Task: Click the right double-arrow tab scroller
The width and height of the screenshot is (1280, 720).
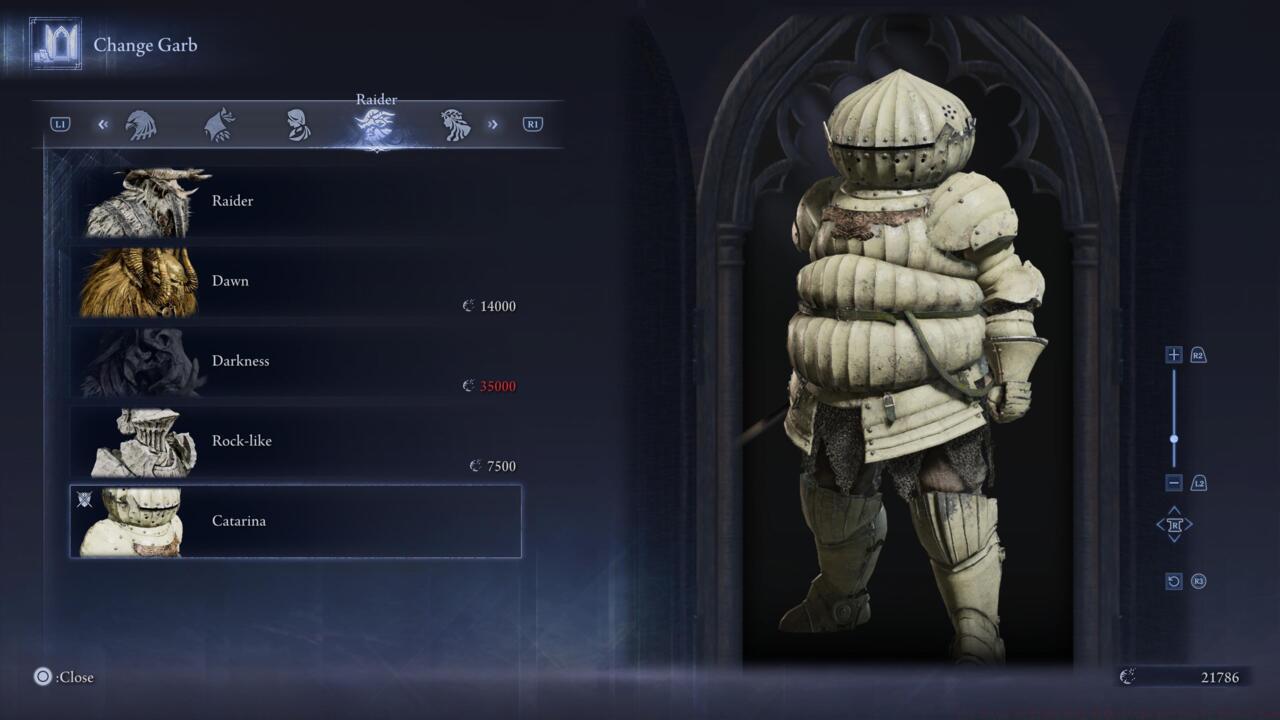Action: point(493,125)
